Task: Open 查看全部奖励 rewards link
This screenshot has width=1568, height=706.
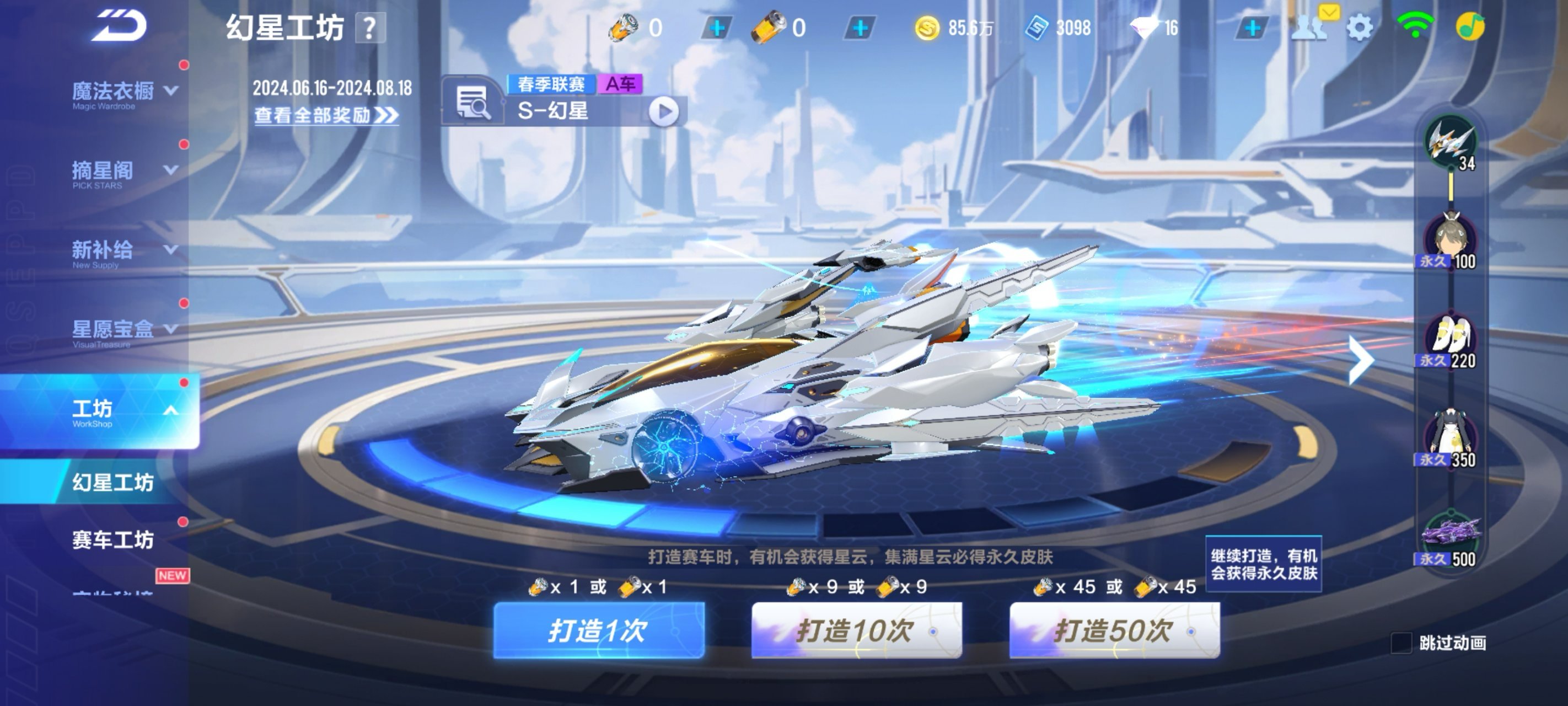Action: (326, 115)
